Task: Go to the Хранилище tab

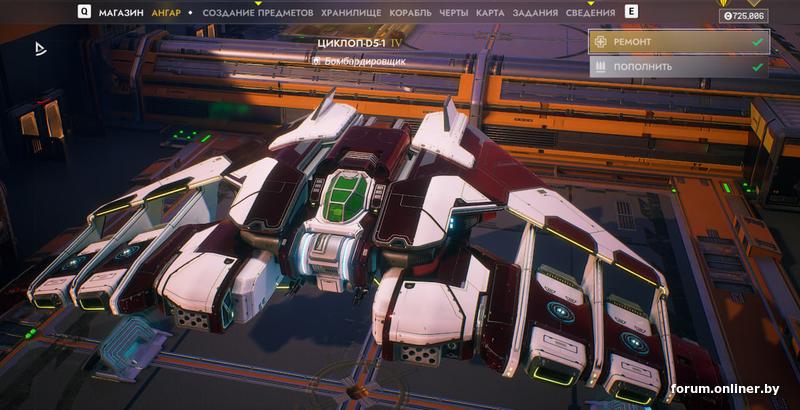Action: coord(349,13)
